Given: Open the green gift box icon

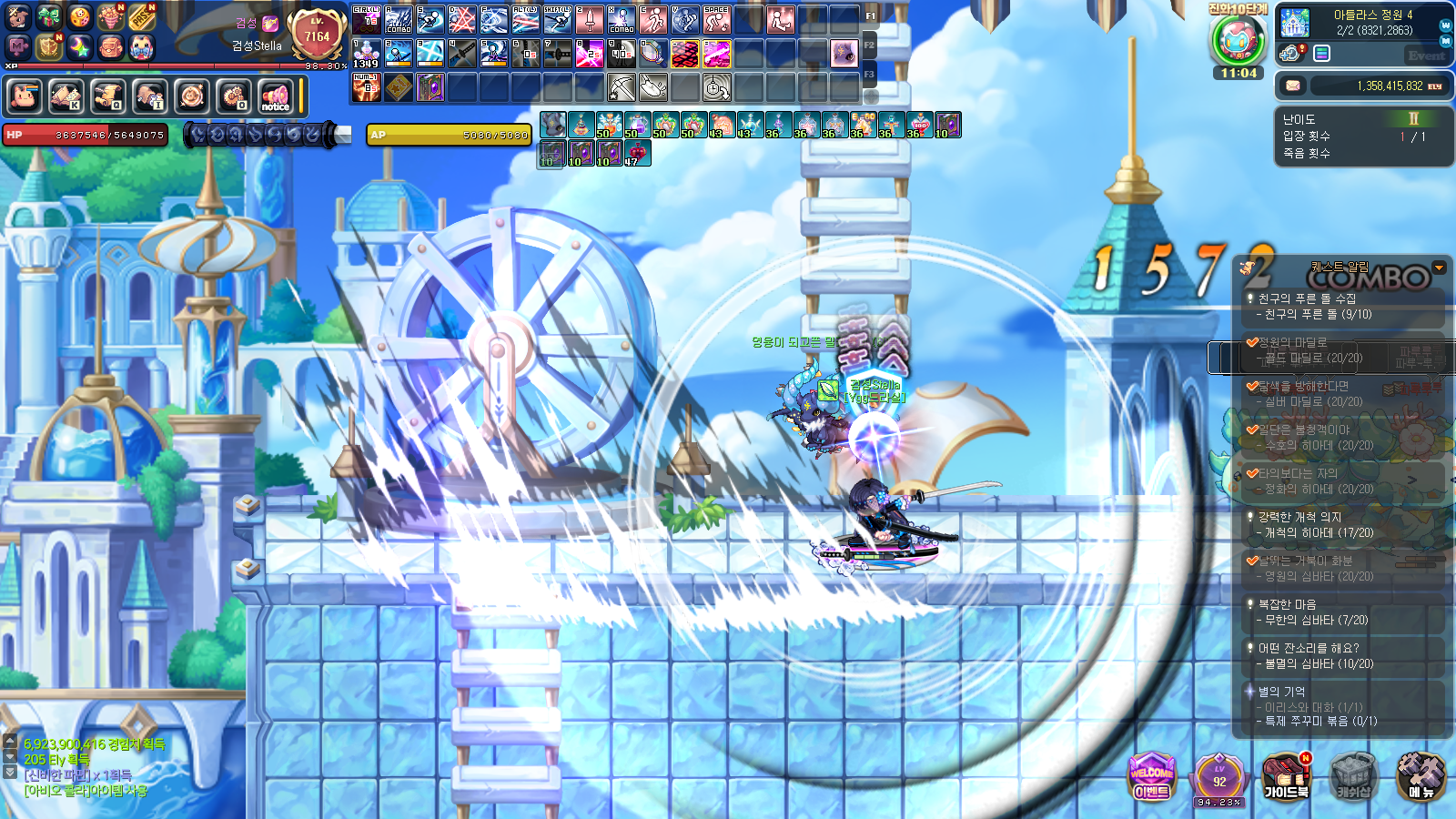Looking at the screenshot, I should point(48,17).
